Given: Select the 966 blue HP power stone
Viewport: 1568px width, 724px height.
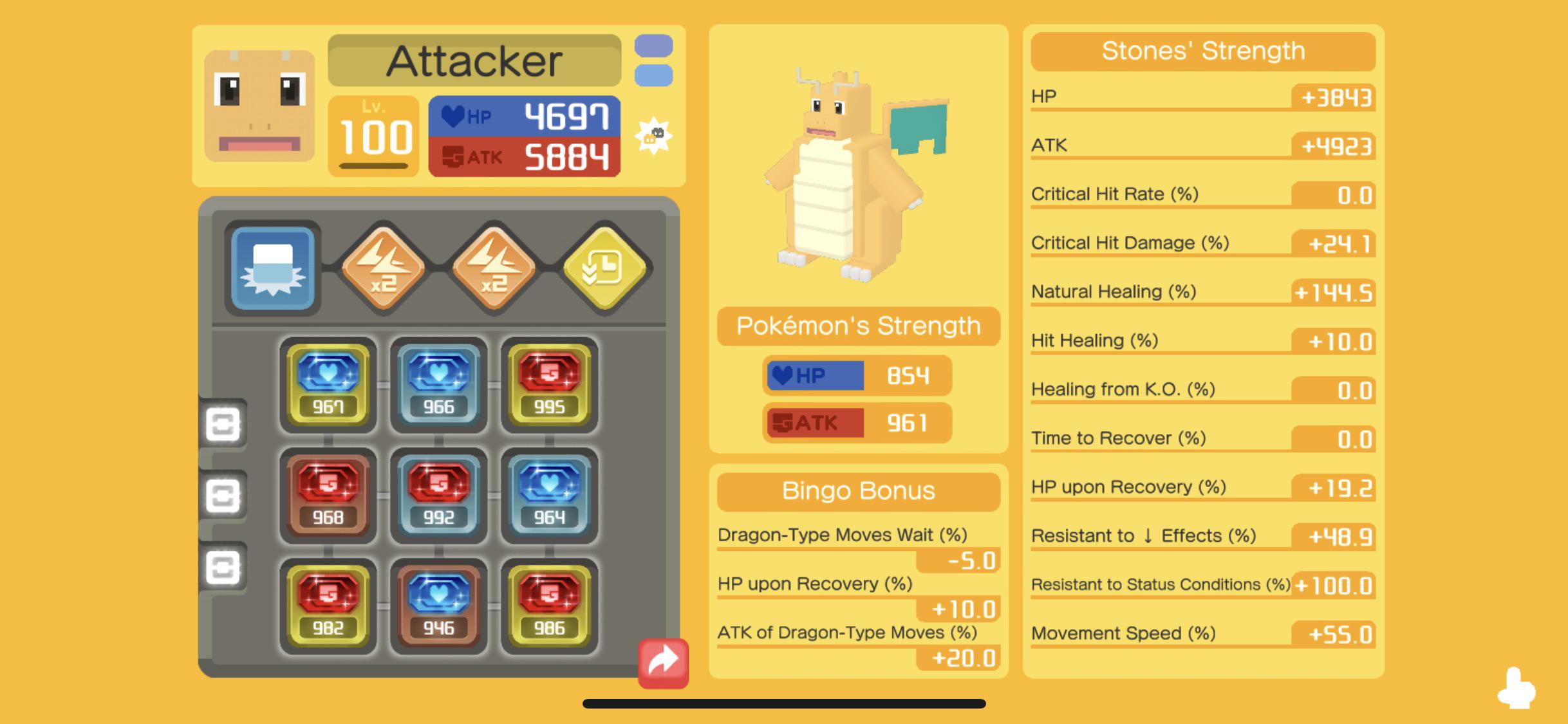Looking at the screenshot, I should [438, 384].
